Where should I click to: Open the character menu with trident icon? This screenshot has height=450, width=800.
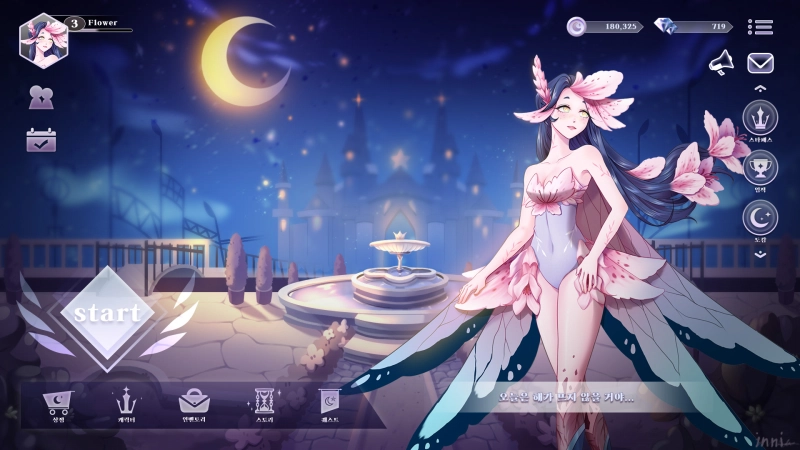point(126,404)
